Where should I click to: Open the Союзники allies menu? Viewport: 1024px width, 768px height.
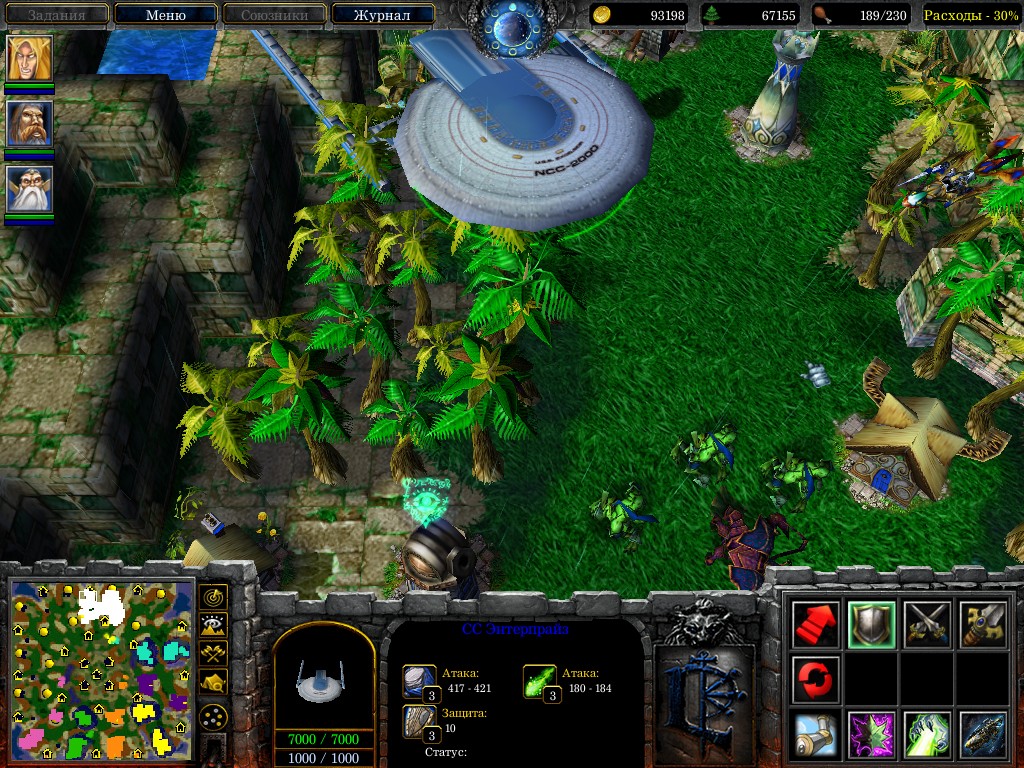click(x=273, y=15)
